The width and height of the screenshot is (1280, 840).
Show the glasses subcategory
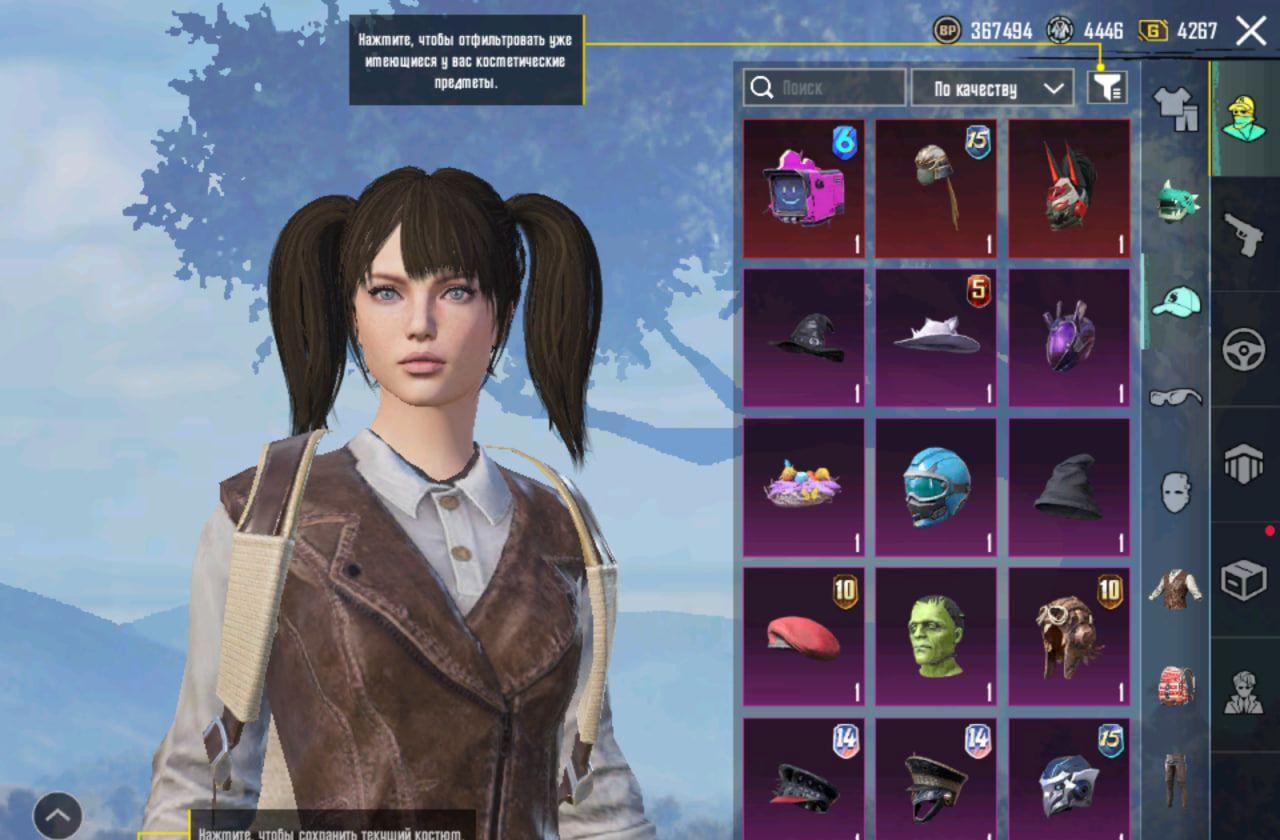coord(1176,397)
